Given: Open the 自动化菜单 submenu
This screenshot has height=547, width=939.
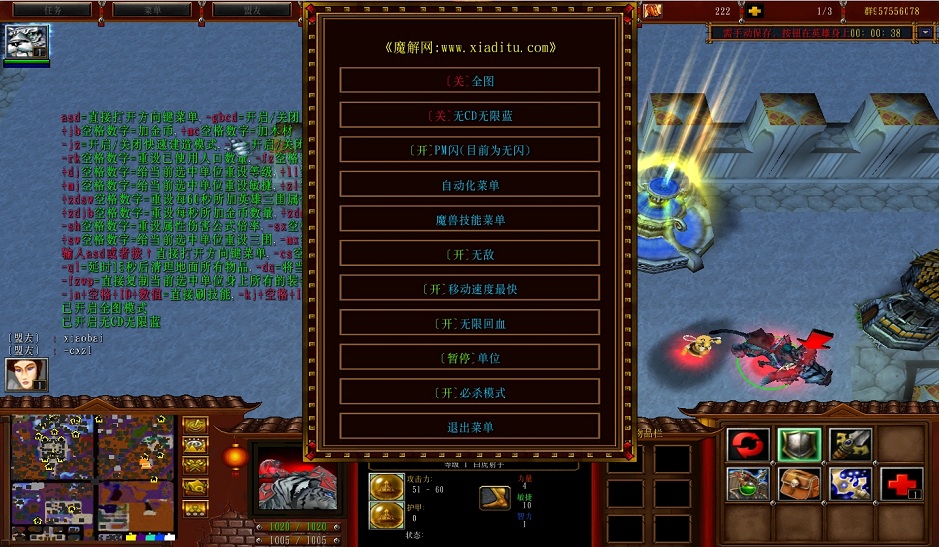Looking at the screenshot, I should 469,185.
